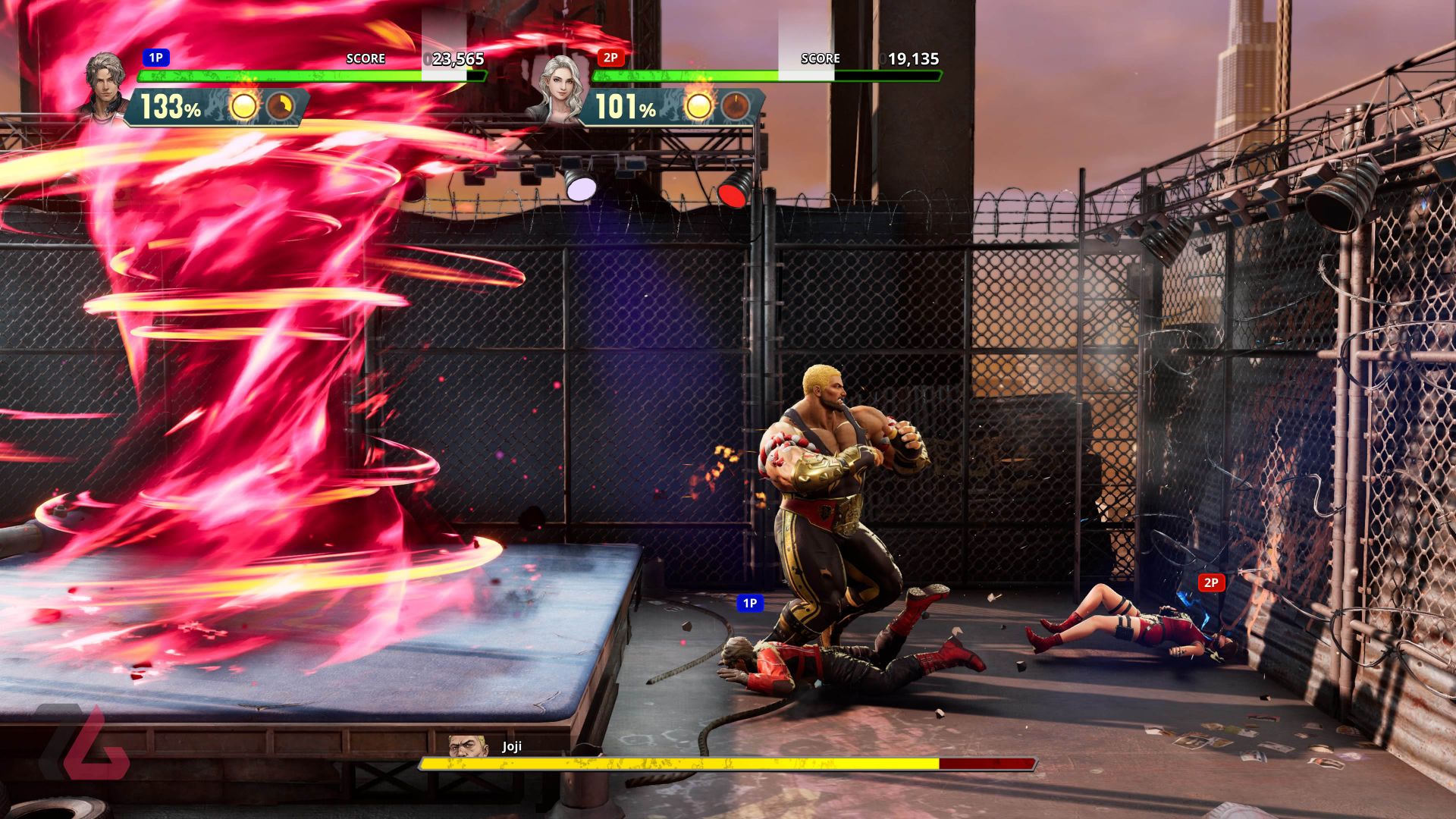Select 2P's glowing yellow orb icon
This screenshot has height=819, width=1456.
(x=698, y=107)
